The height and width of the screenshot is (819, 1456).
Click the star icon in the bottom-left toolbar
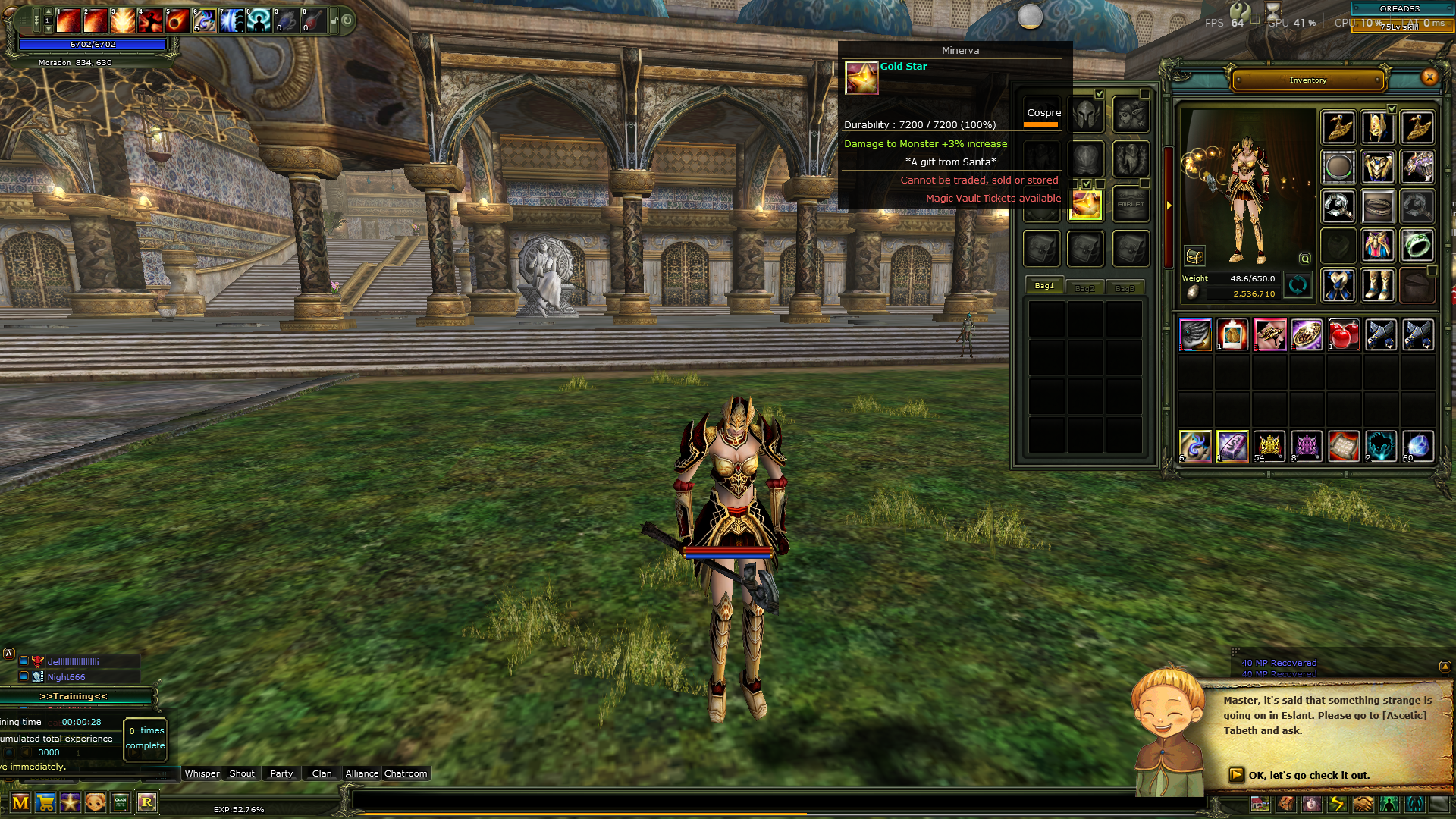pyautogui.click(x=72, y=802)
